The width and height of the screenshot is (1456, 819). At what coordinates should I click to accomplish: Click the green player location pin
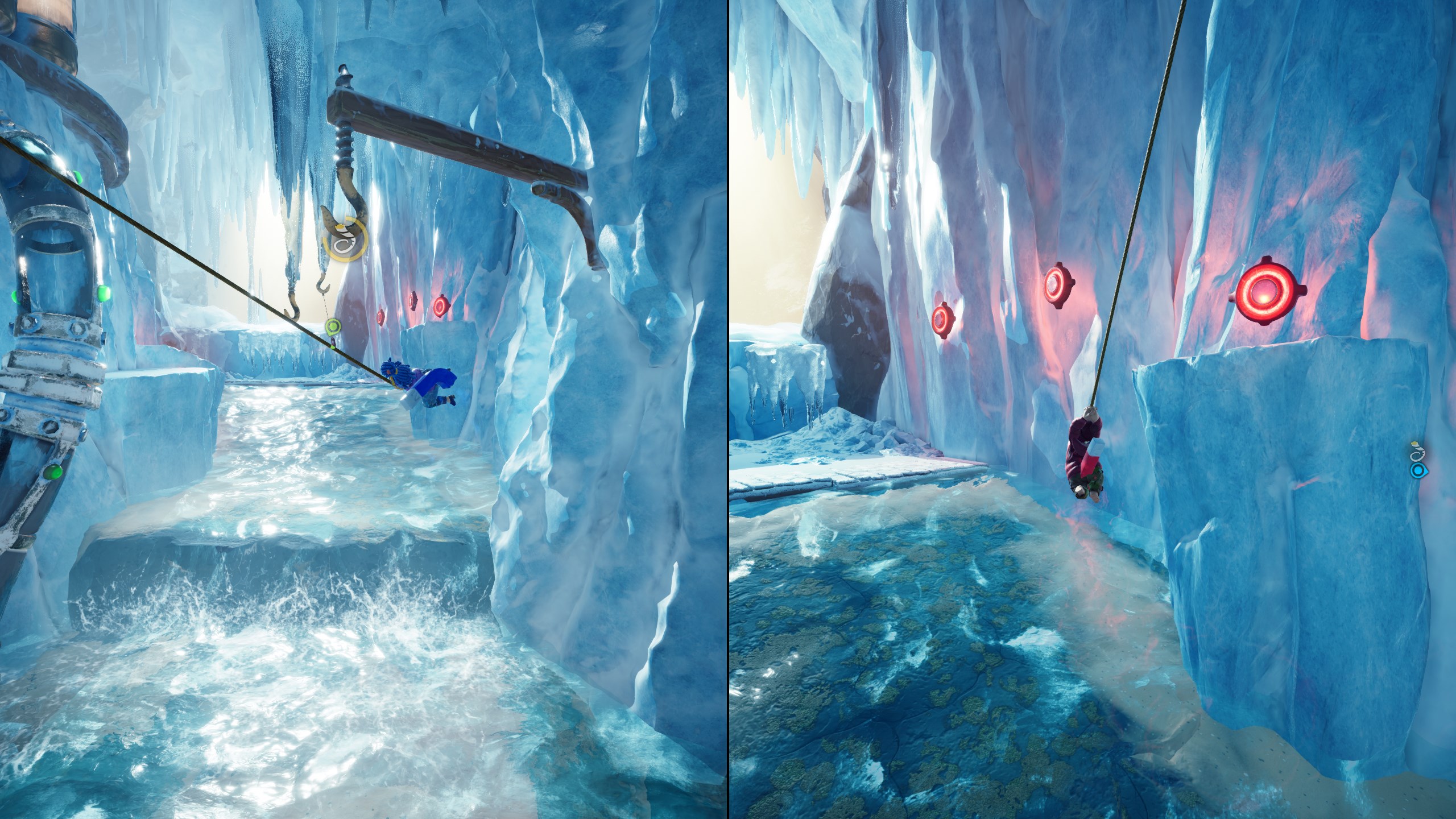[x=333, y=327]
